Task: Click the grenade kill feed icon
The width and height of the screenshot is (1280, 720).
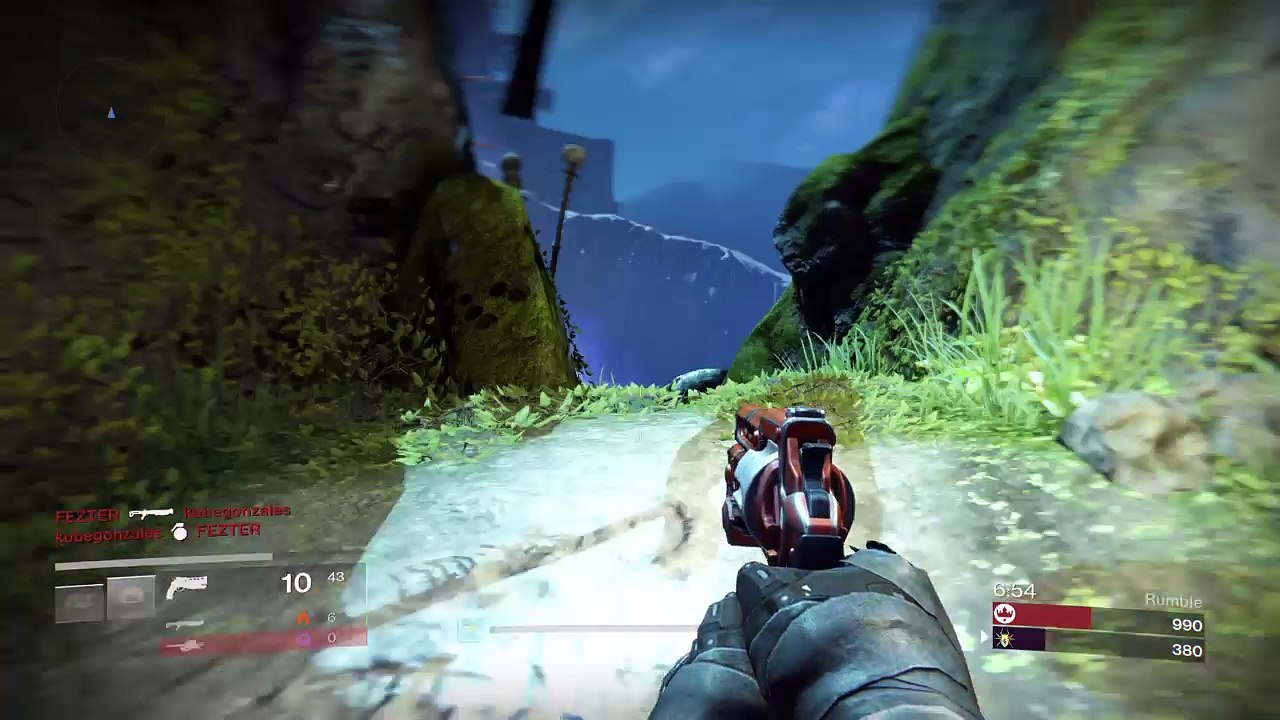Action: click(x=180, y=533)
